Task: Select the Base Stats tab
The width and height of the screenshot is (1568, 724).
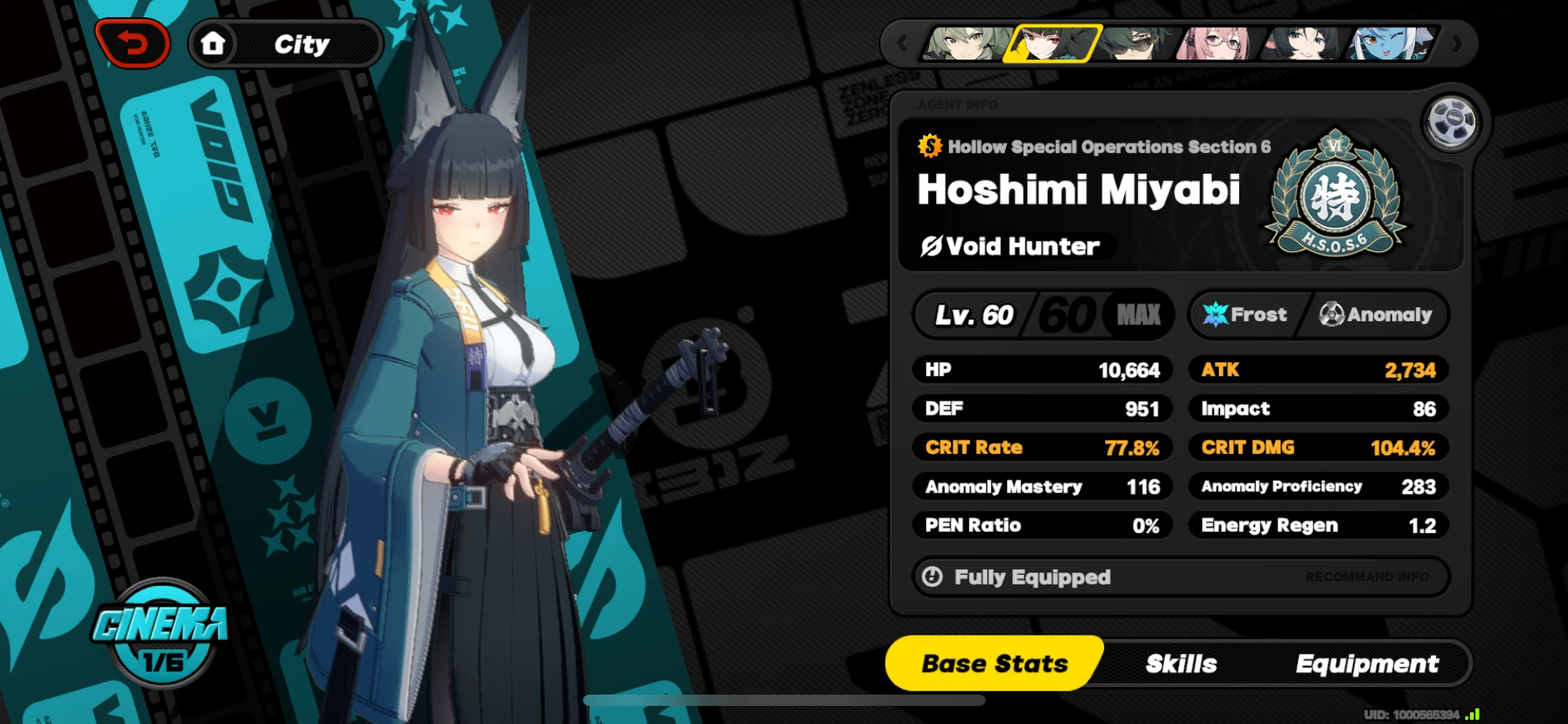Action: point(995,663)
